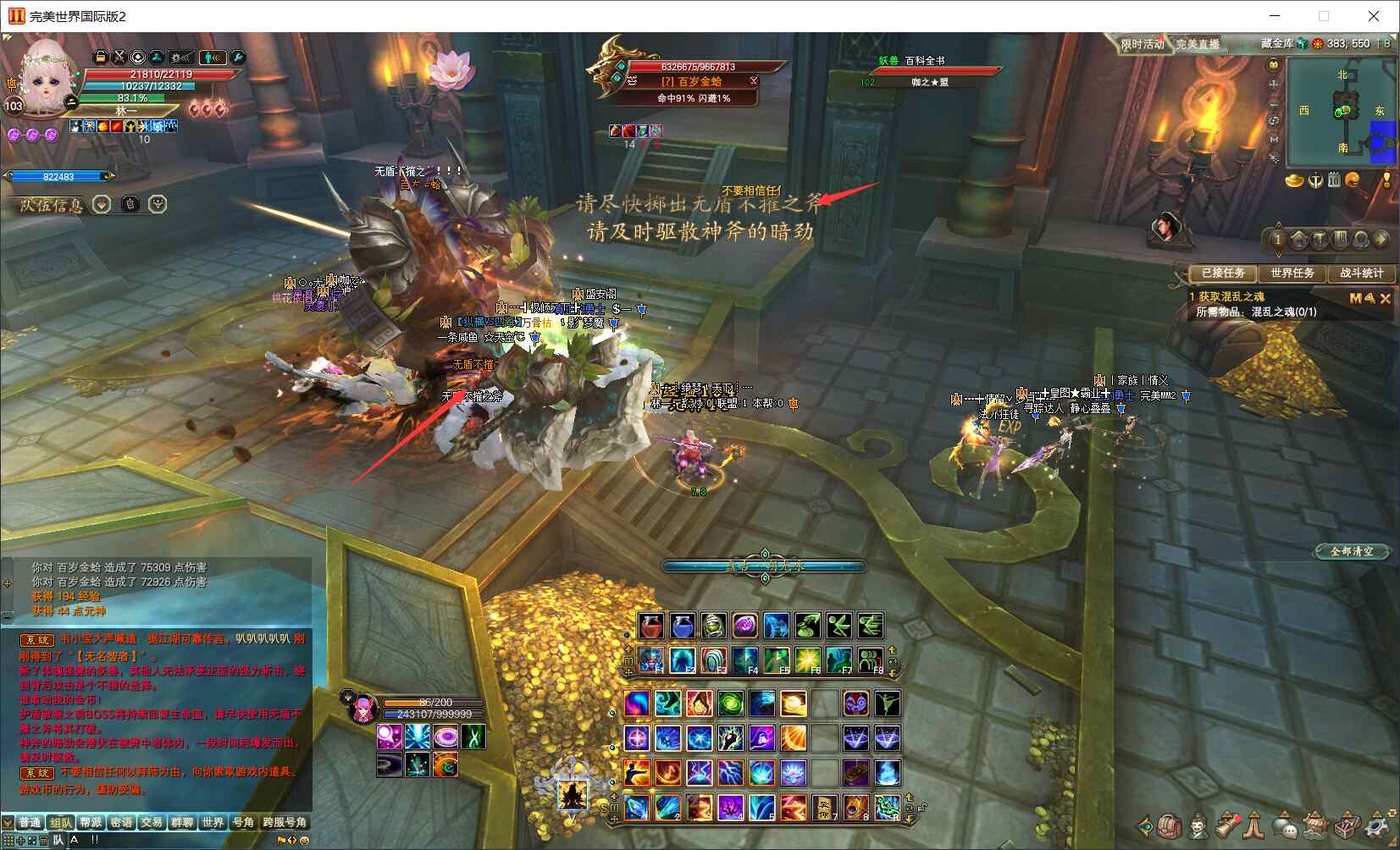Cast the blue flame skill
Screen dimensions: 1400x850
(887, 772)
